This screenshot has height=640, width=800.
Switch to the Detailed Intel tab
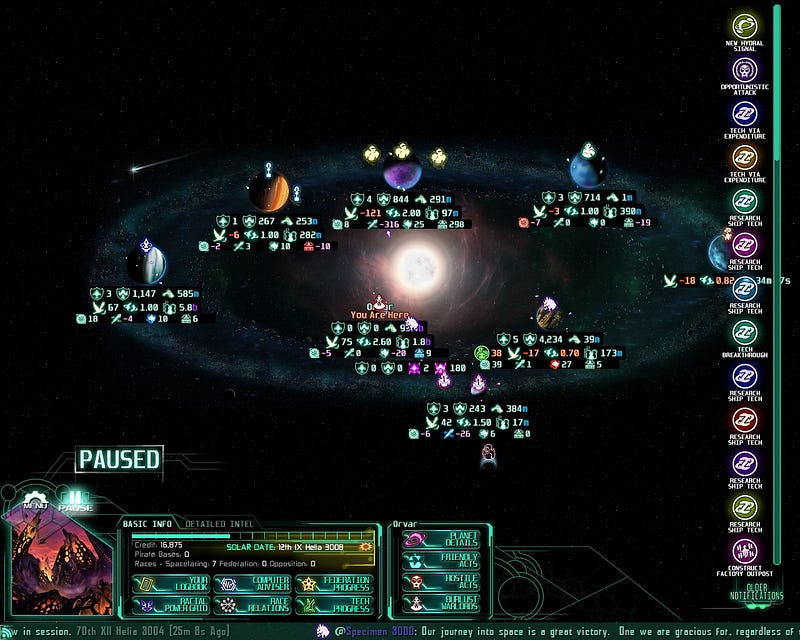click(219, 523)
